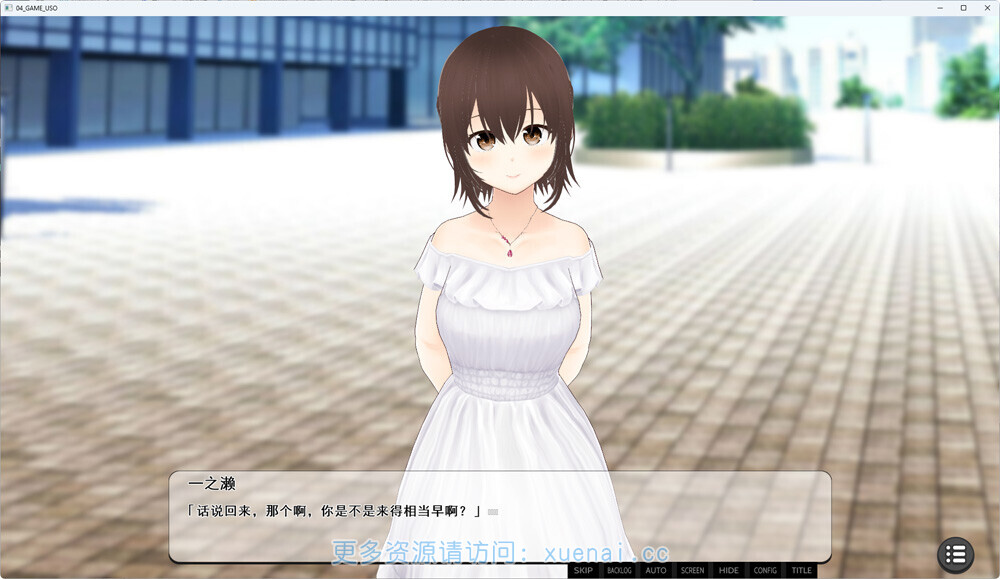
Task: Enable AUTO text advance
Action: pyautogui.click(x=656, y=571)
